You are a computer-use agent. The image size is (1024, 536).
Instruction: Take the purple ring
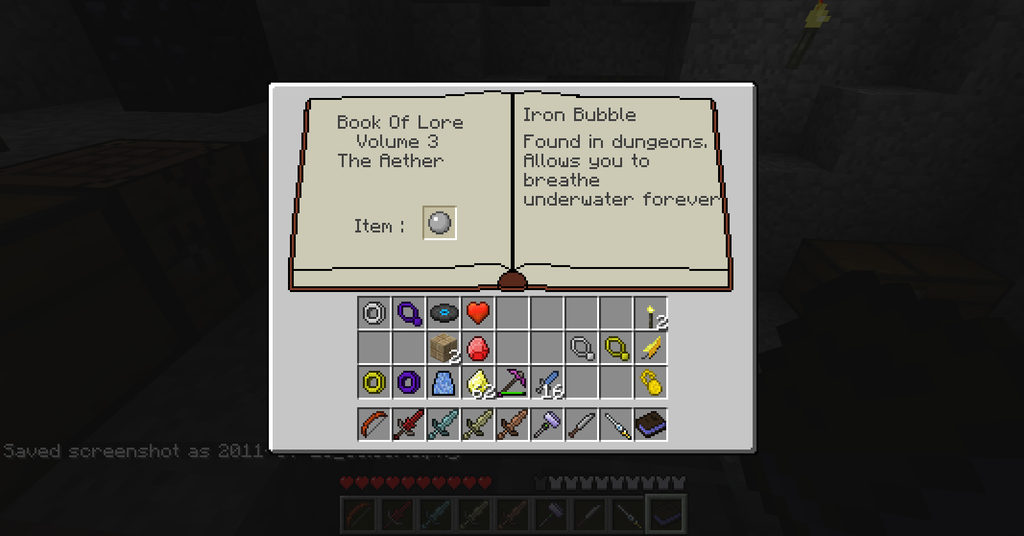coord(408,382)
